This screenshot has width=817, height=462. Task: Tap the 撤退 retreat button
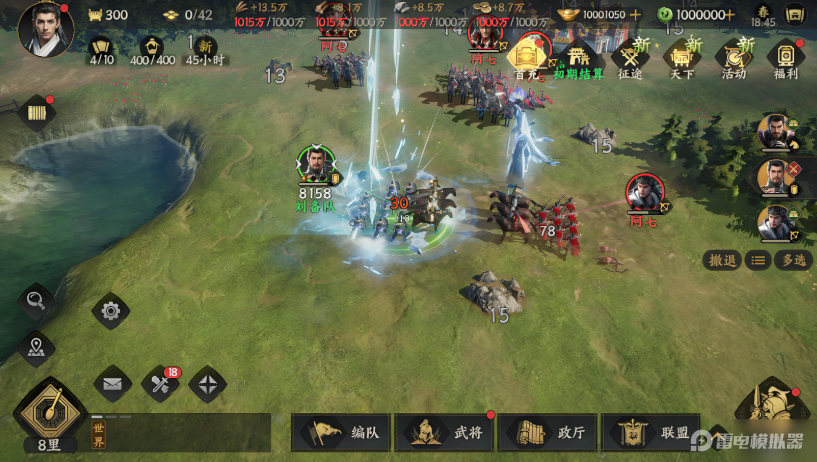[x=721, y=260]
